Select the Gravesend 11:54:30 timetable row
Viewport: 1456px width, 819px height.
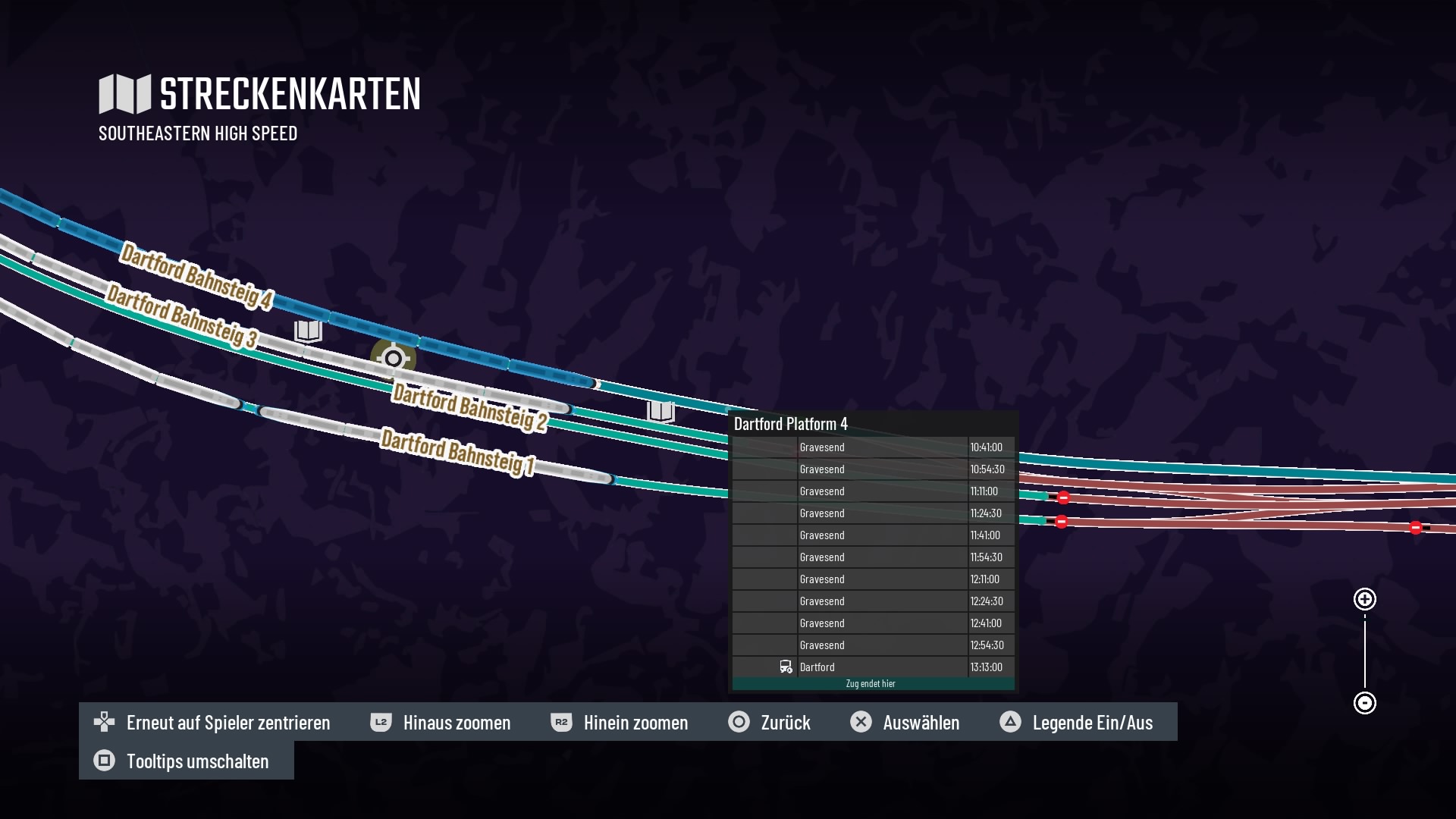tap(872, 557)
